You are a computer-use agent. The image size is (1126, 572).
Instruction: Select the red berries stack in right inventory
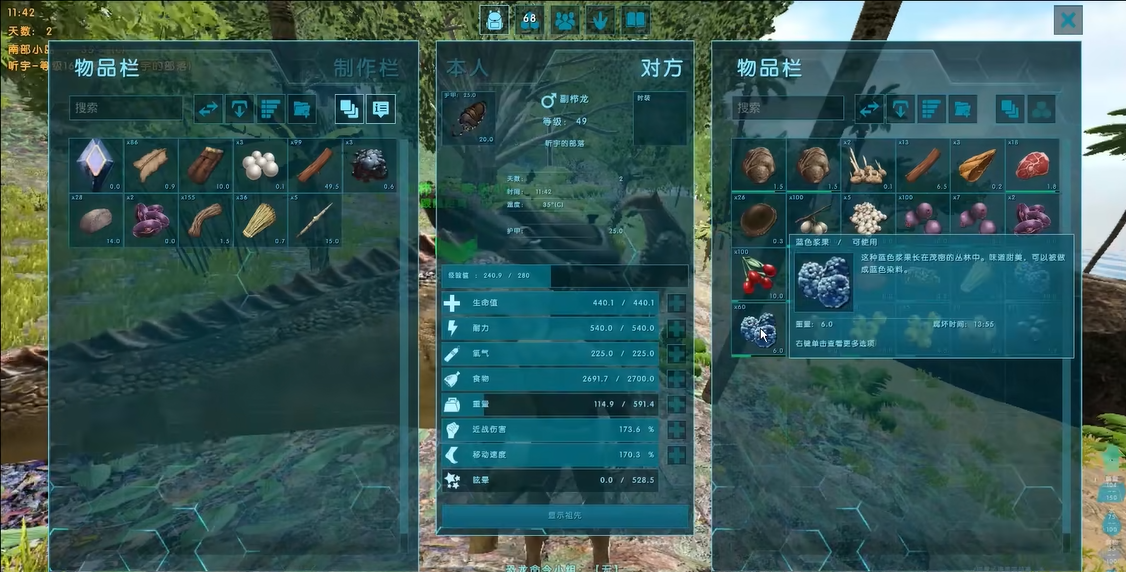pos(758,274)
